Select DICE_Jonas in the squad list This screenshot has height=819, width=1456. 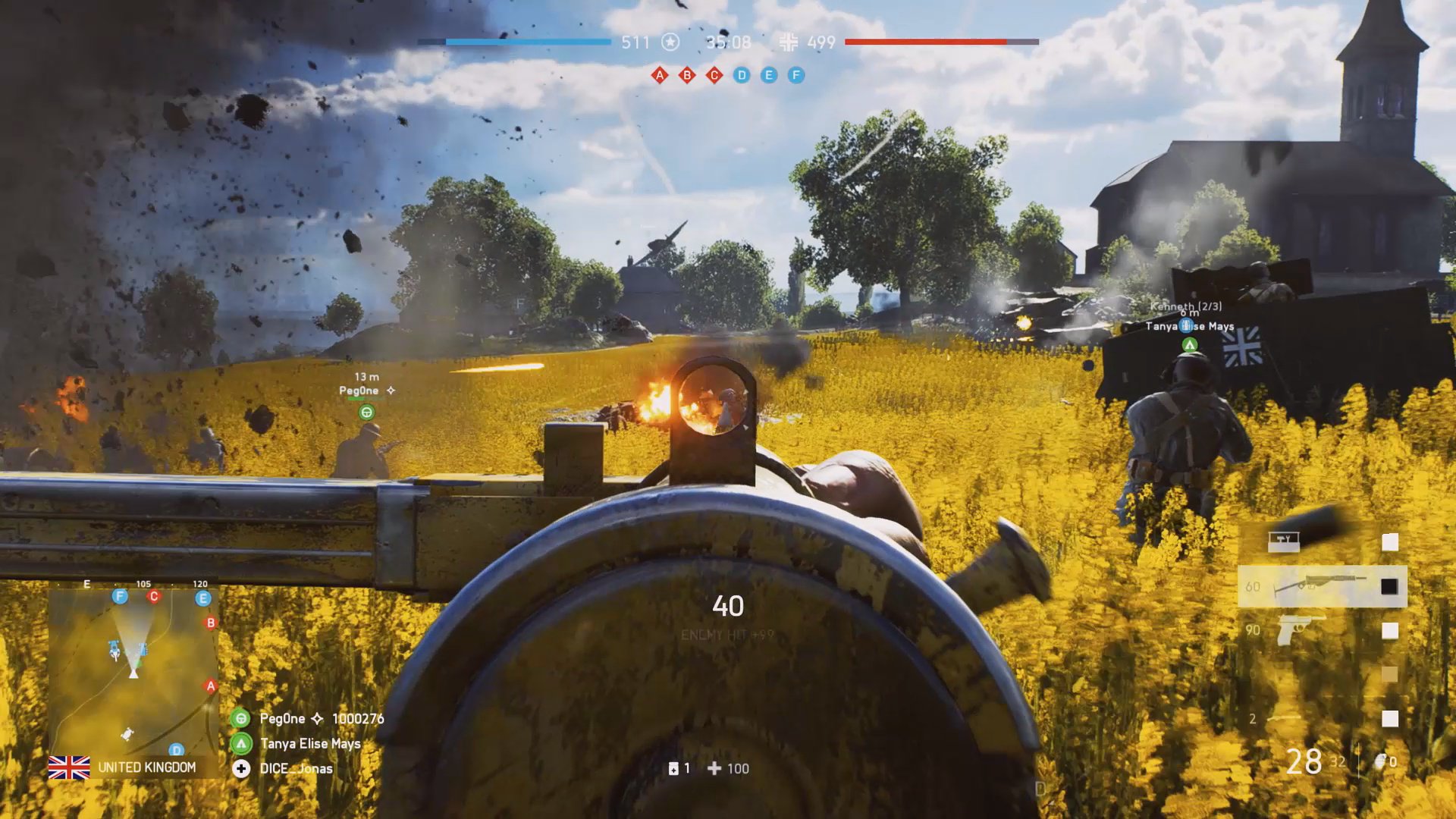click(x=296, y=768)
